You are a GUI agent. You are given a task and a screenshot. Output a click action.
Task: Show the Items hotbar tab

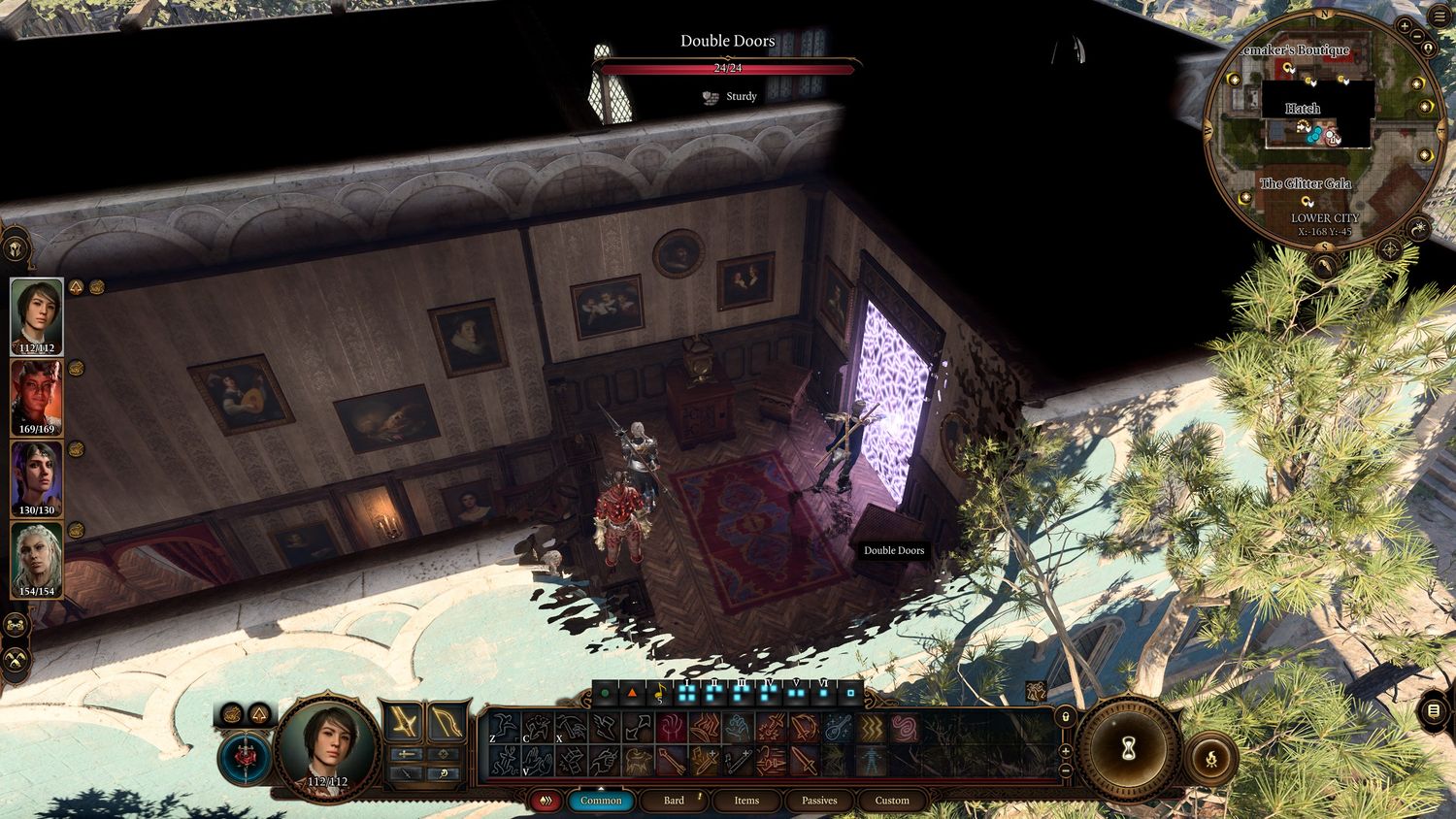[x=746, y=801]
